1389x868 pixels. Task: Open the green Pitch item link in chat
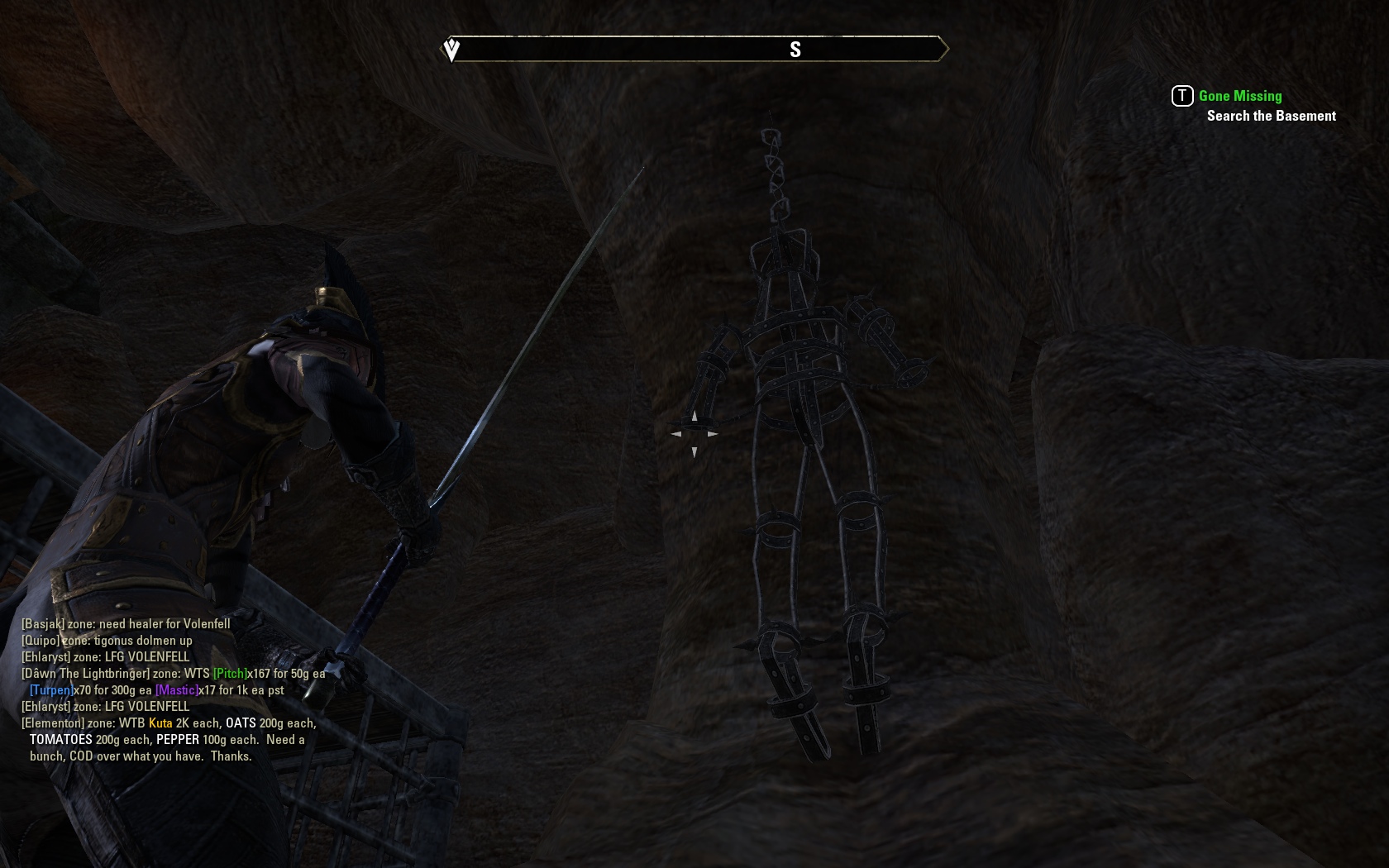click(230, 674)
